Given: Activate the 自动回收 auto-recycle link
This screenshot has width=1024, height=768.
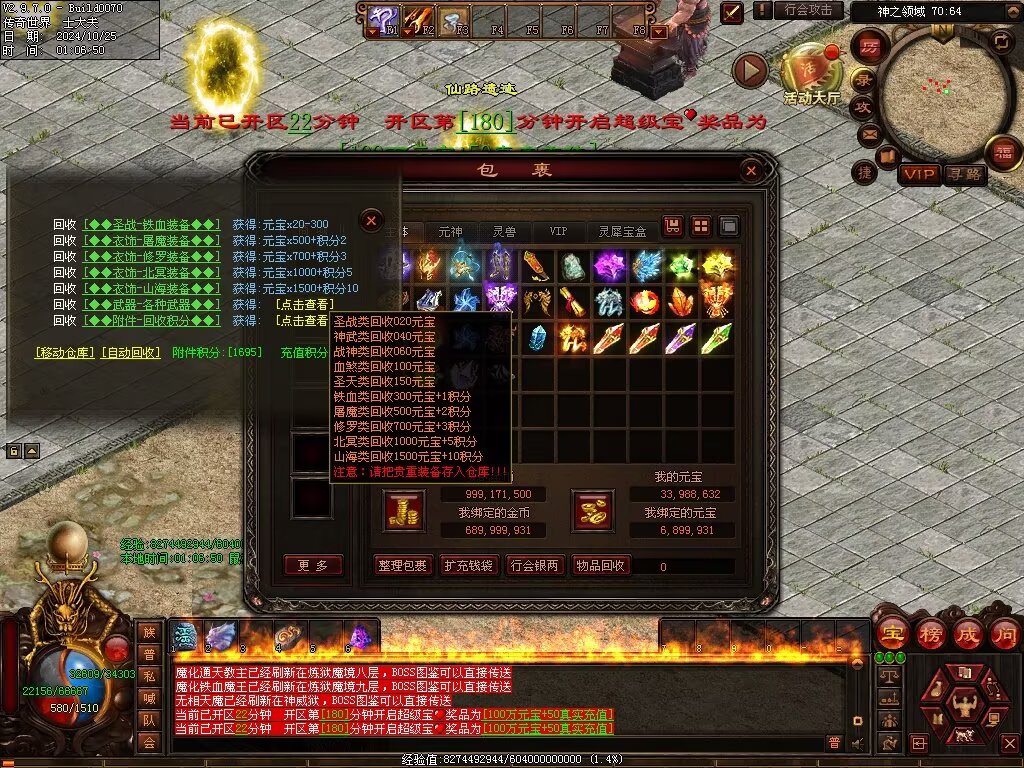Looking at the screenshot, I should coord(131,353).
